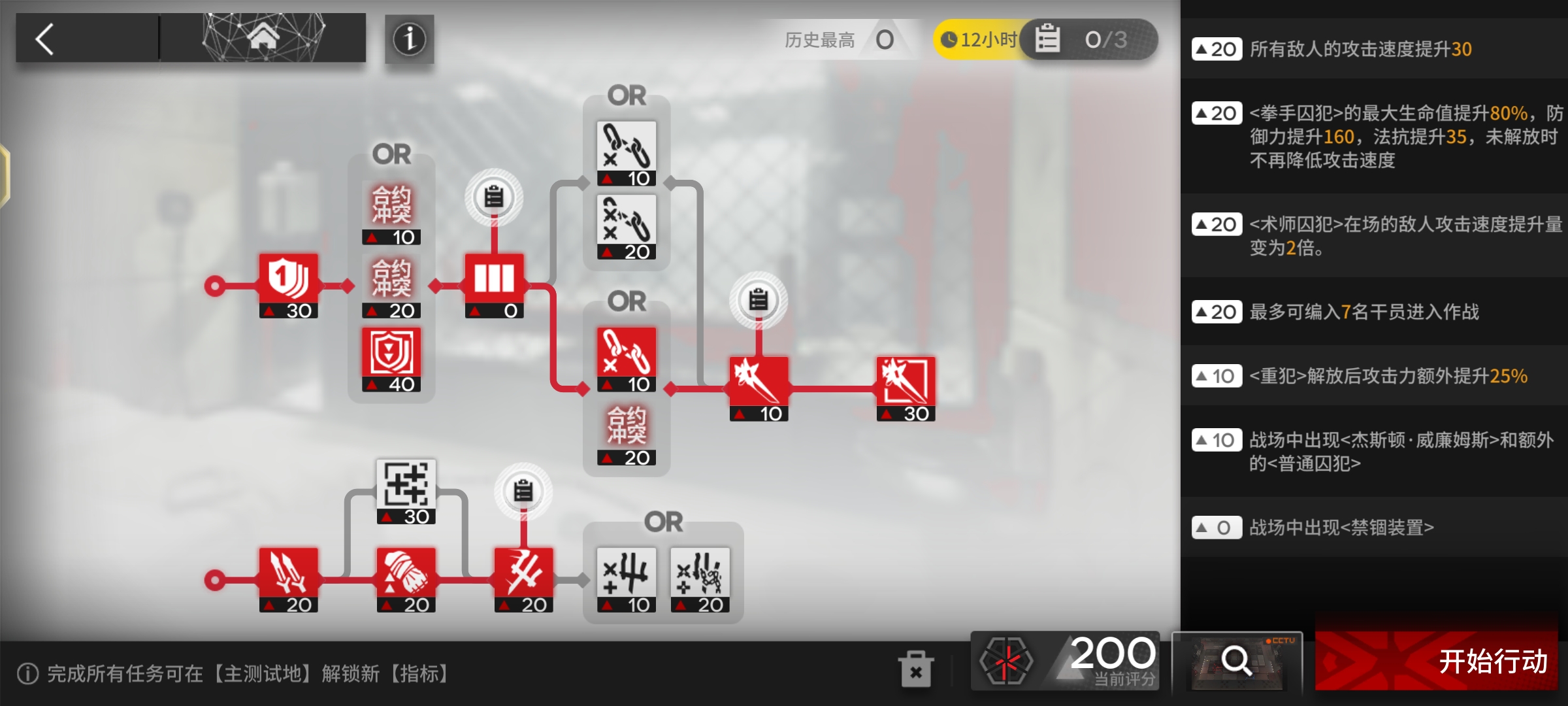Open the info panel
The height and width of the screenshot is (706, 1568).
(x=409, y=39)
